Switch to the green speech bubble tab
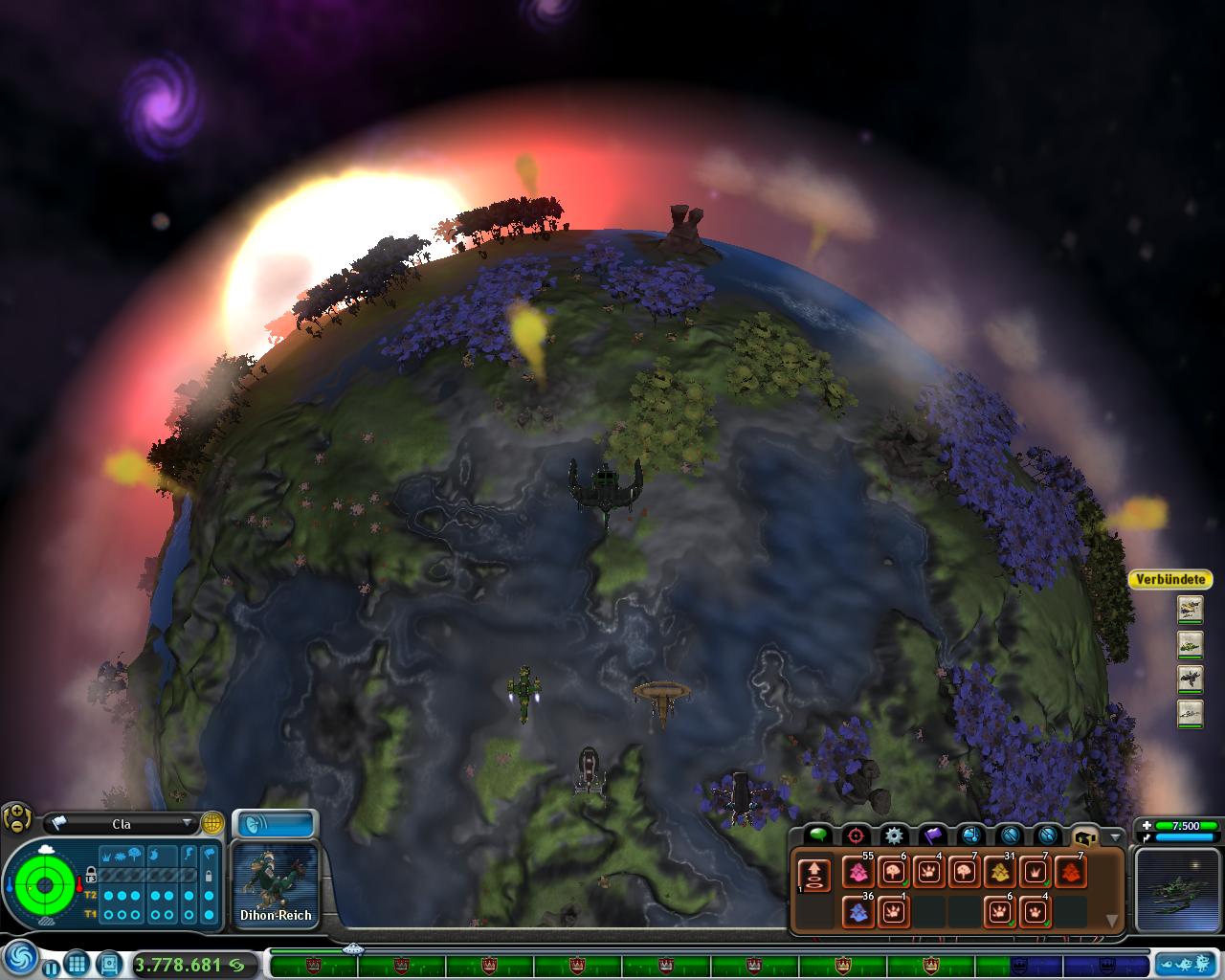The width and height of the screenshot is (1225, 980). [816, 835]
